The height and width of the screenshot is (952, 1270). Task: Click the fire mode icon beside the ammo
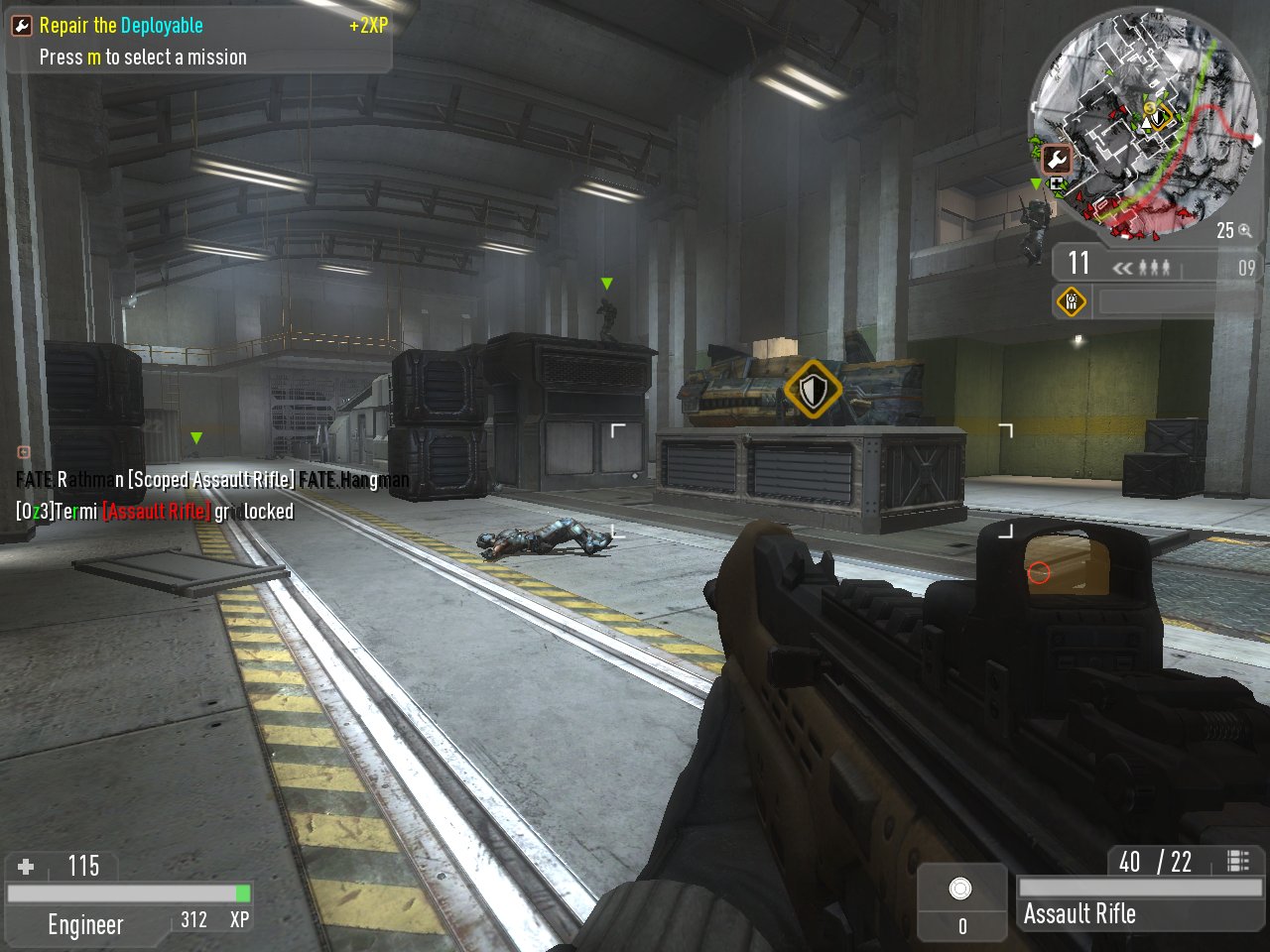1237,861
